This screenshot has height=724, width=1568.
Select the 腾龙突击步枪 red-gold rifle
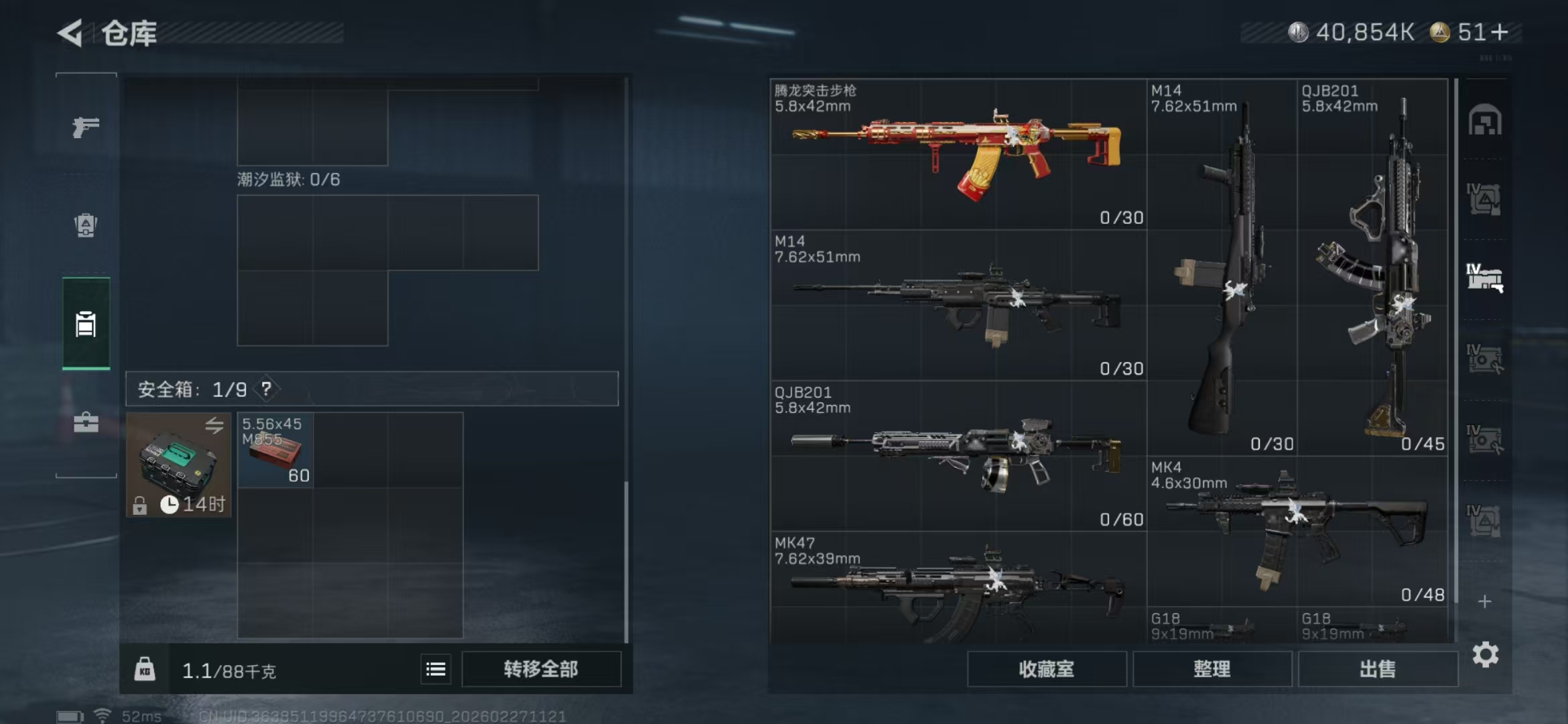point(958,154)
